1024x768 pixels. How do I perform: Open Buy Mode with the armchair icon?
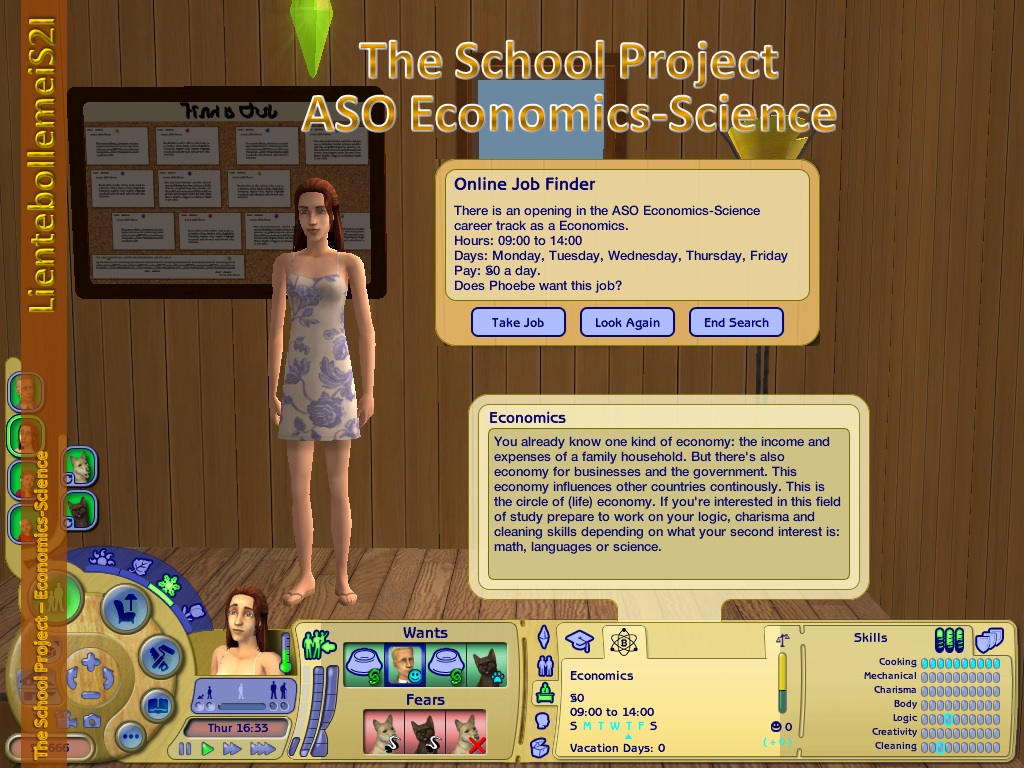tap(125, 608)
